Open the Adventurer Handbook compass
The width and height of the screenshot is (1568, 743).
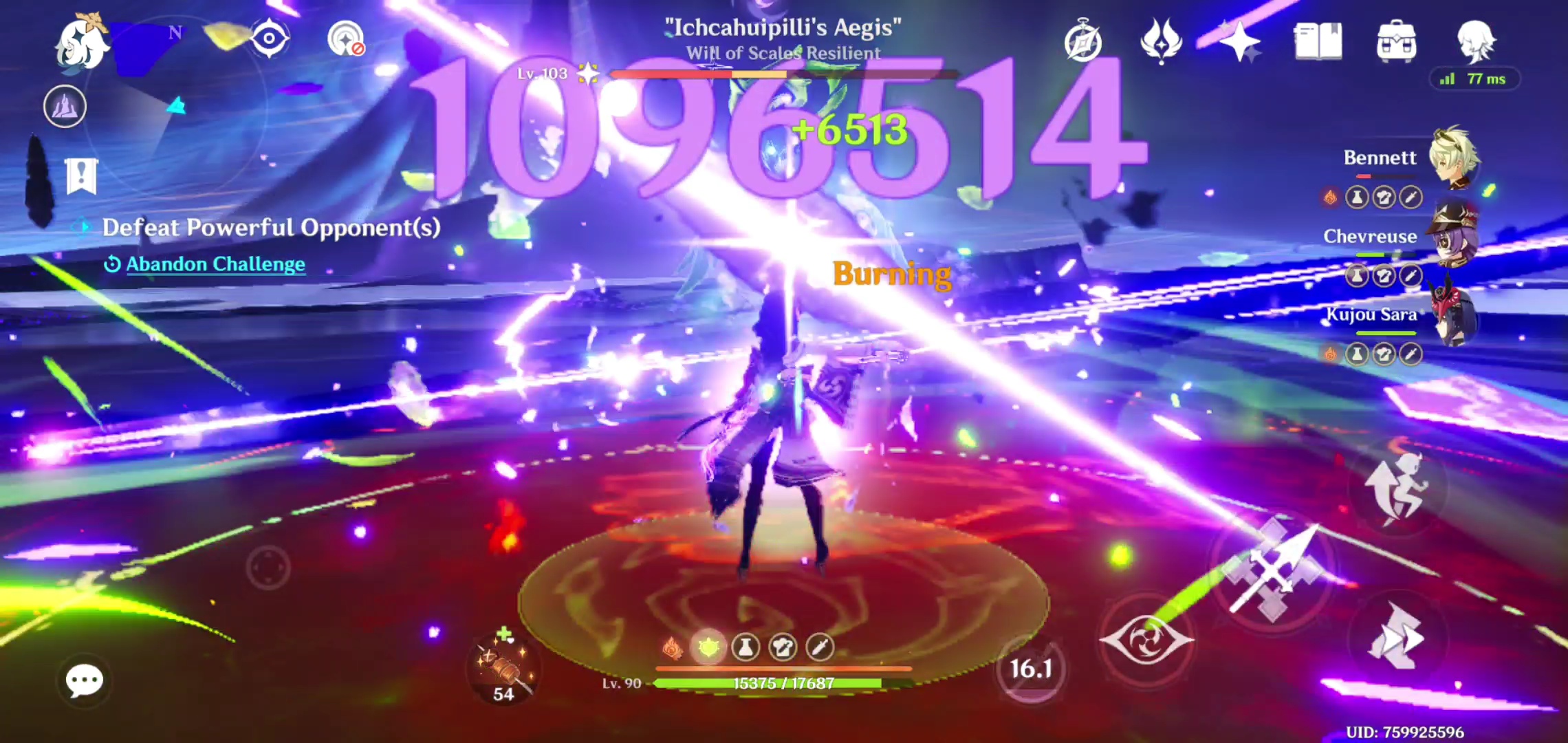1083,43
